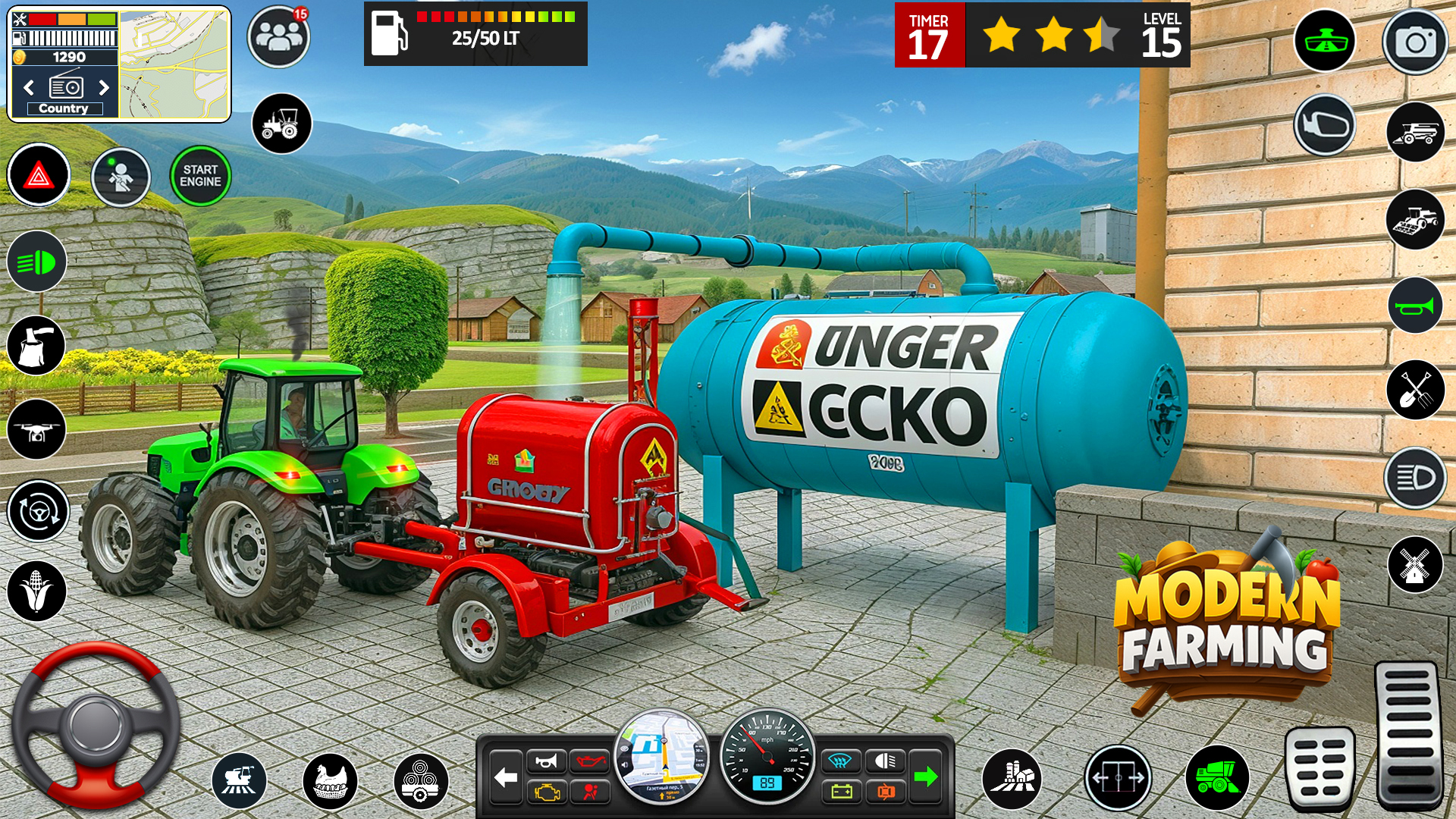
Task: Toggle the red hazard warning lights
Action: point(39,175)
